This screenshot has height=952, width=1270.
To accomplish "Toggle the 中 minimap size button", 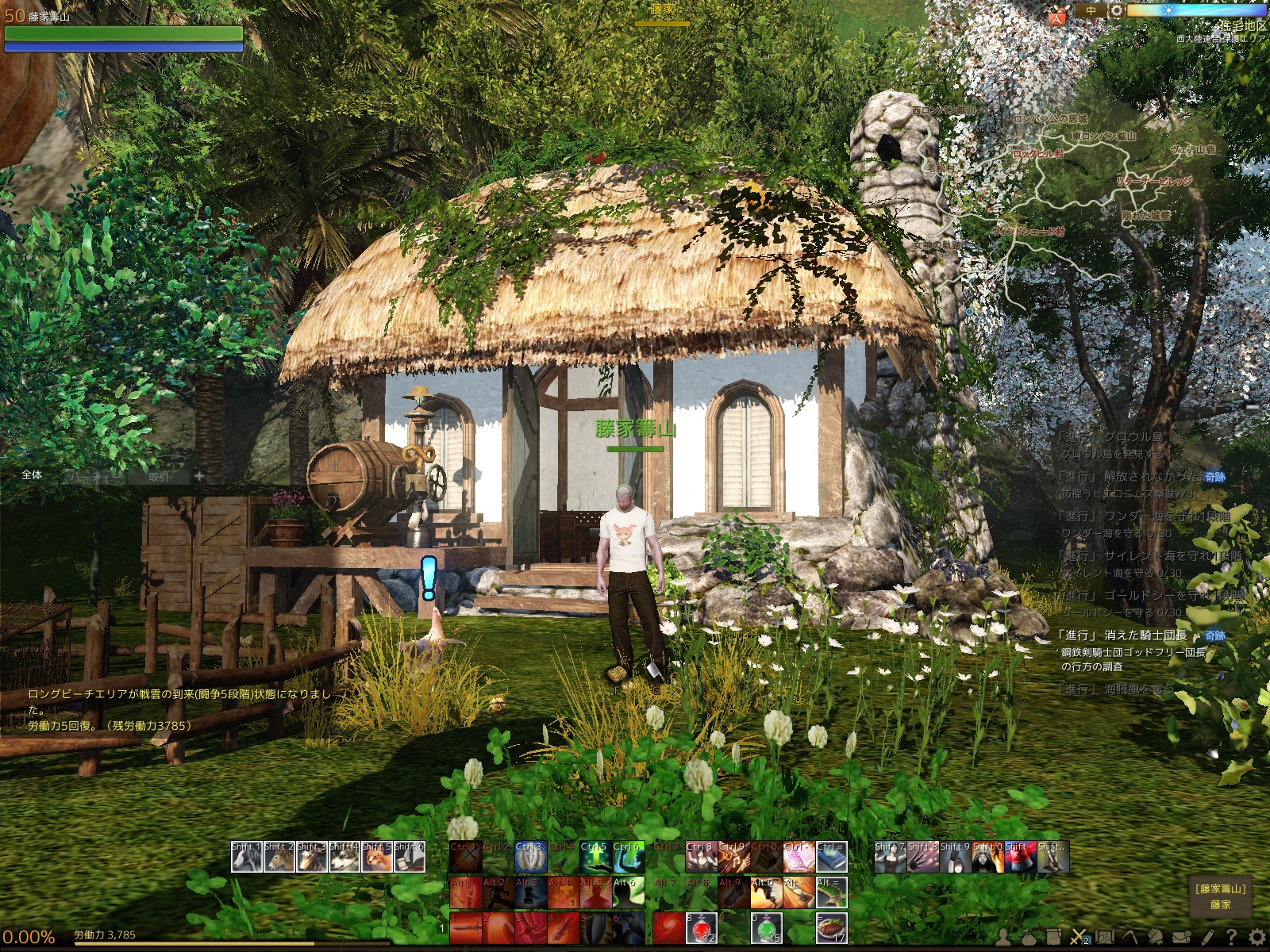I will click(1091, 11).
